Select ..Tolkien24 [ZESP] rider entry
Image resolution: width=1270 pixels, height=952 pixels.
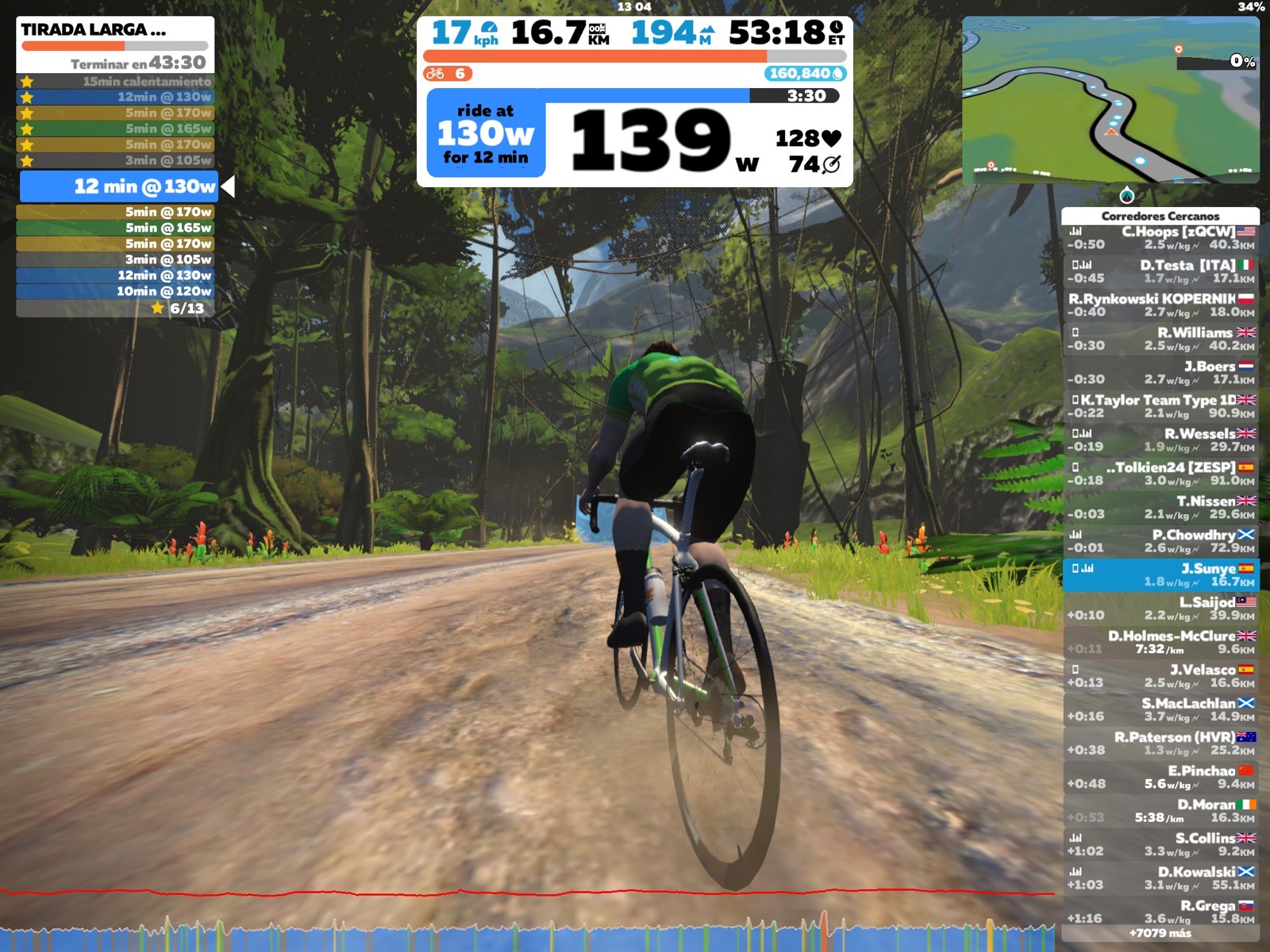click(x=1160, y=474)
